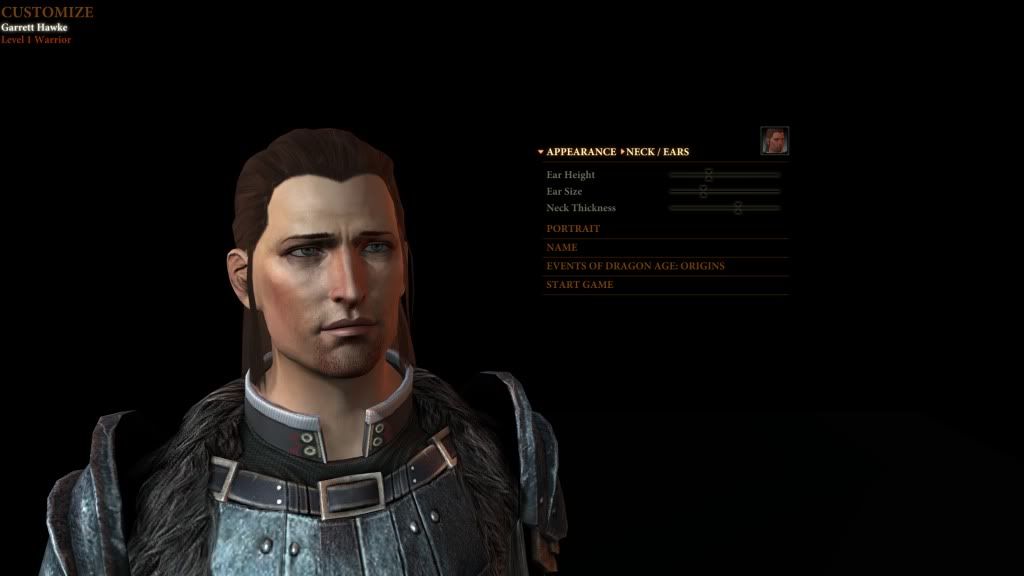This screenshot has width=1024, height=576.
Task: Click the Ear Height slider
Action: [708, 175]
